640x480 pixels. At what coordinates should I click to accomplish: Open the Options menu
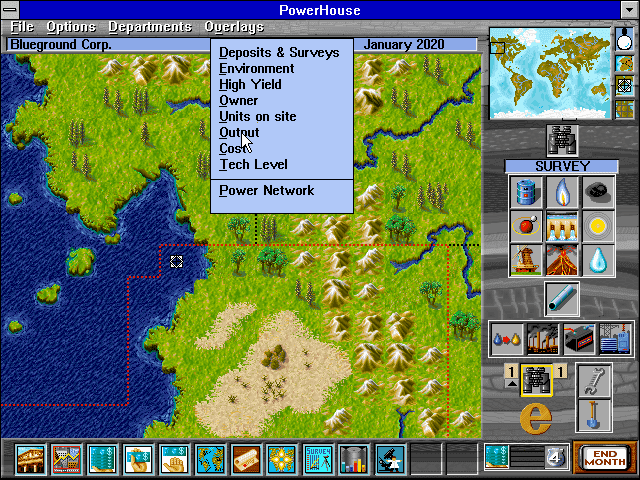(x=72, y=27)
